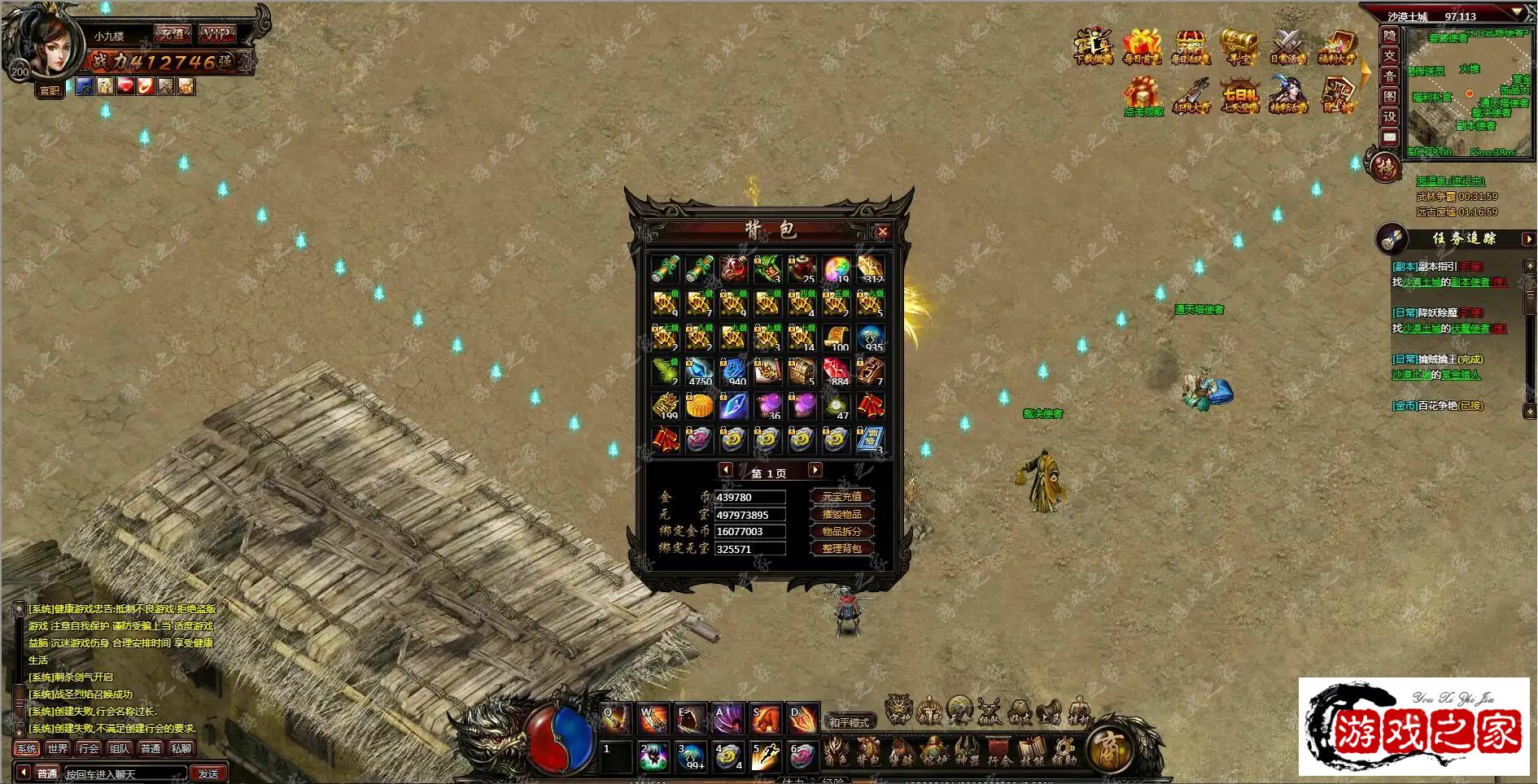Select the rainbow orb item slot

(x=836, y=268)
